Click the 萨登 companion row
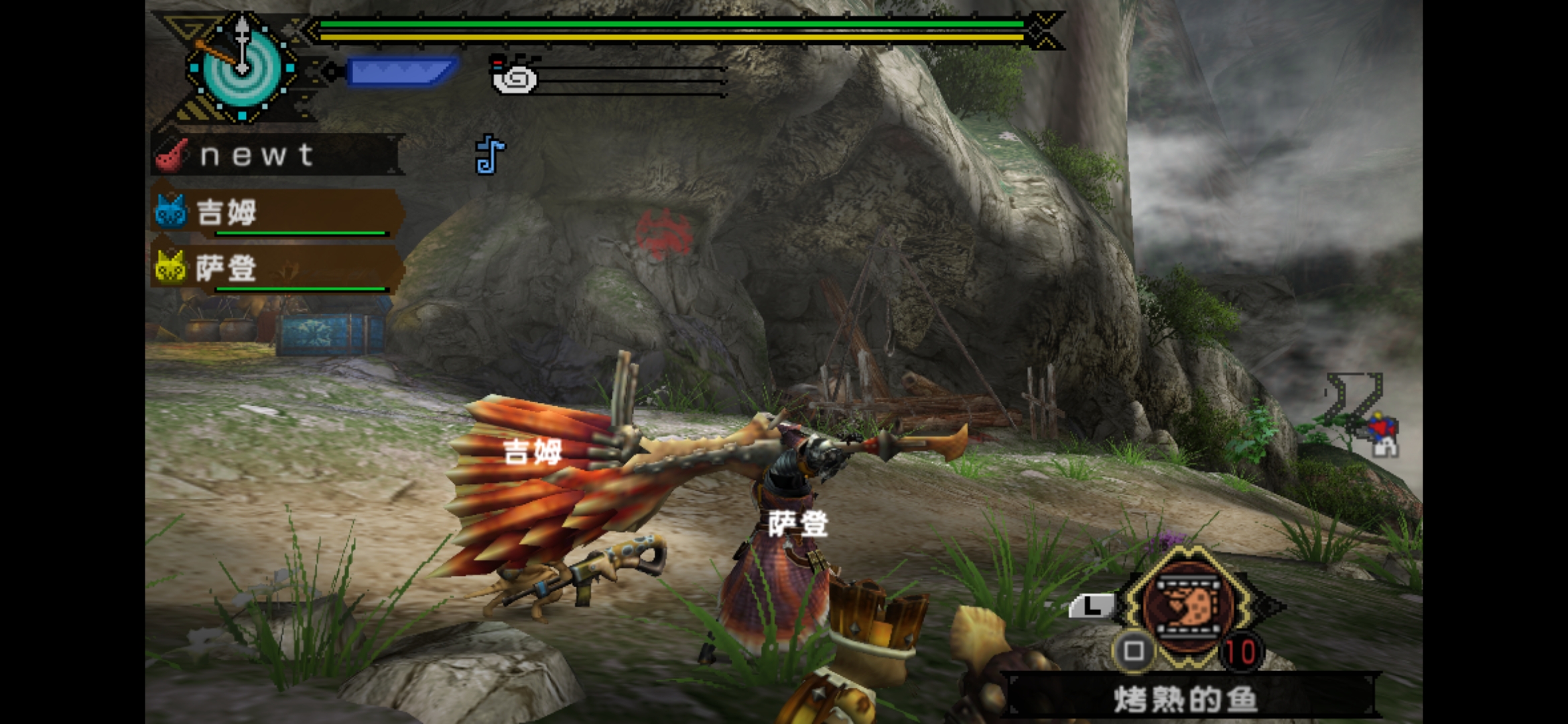Image resolution: width=1568 pixels, height=724 pixels. click(x=276, y=269)
